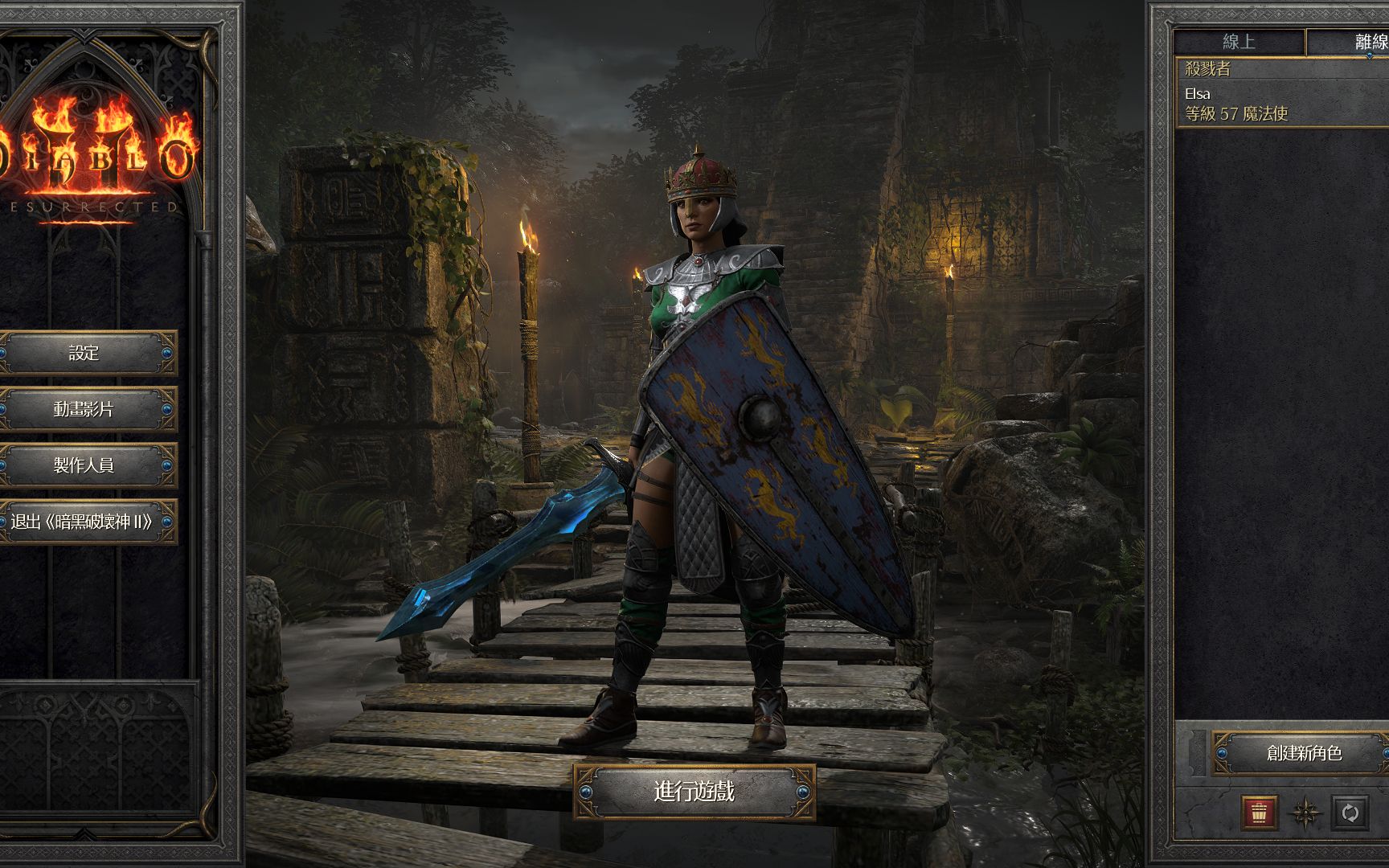Choose 退出《暗黑破壞神 II》 to quit the game

click(83, 522)
